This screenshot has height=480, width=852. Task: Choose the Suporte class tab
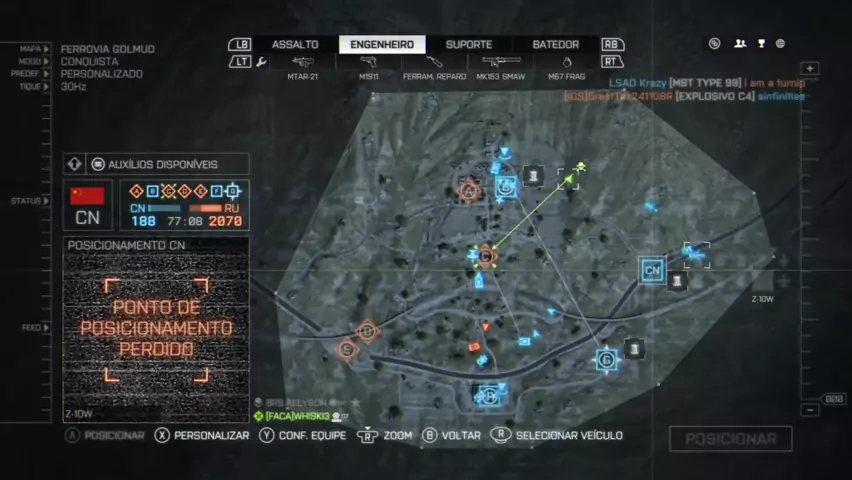(x=468, y=45)
